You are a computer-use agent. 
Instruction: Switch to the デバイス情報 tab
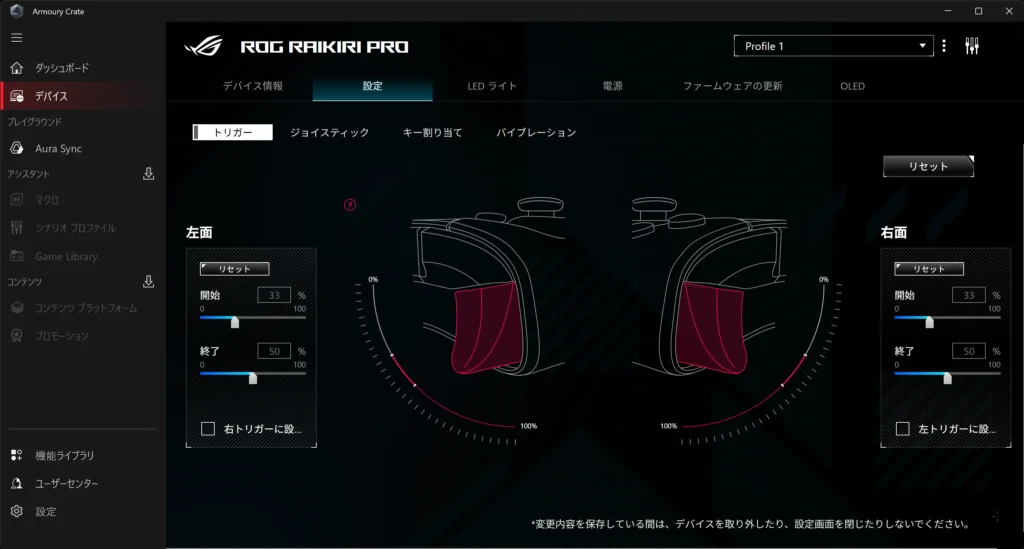click(252, 86)
